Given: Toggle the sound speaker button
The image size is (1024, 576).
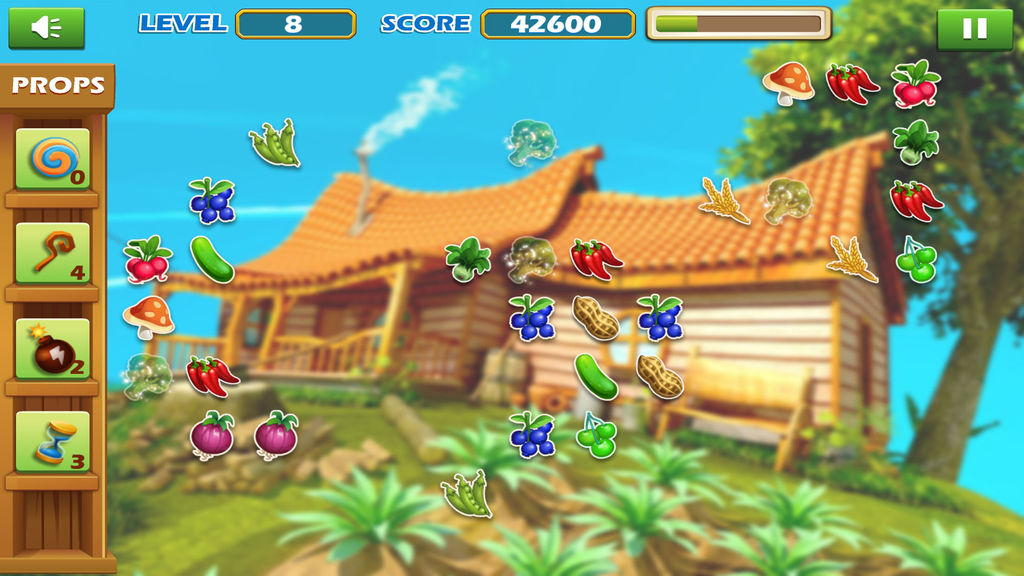Looking at the screenshot, I should (x=46, y=28).
